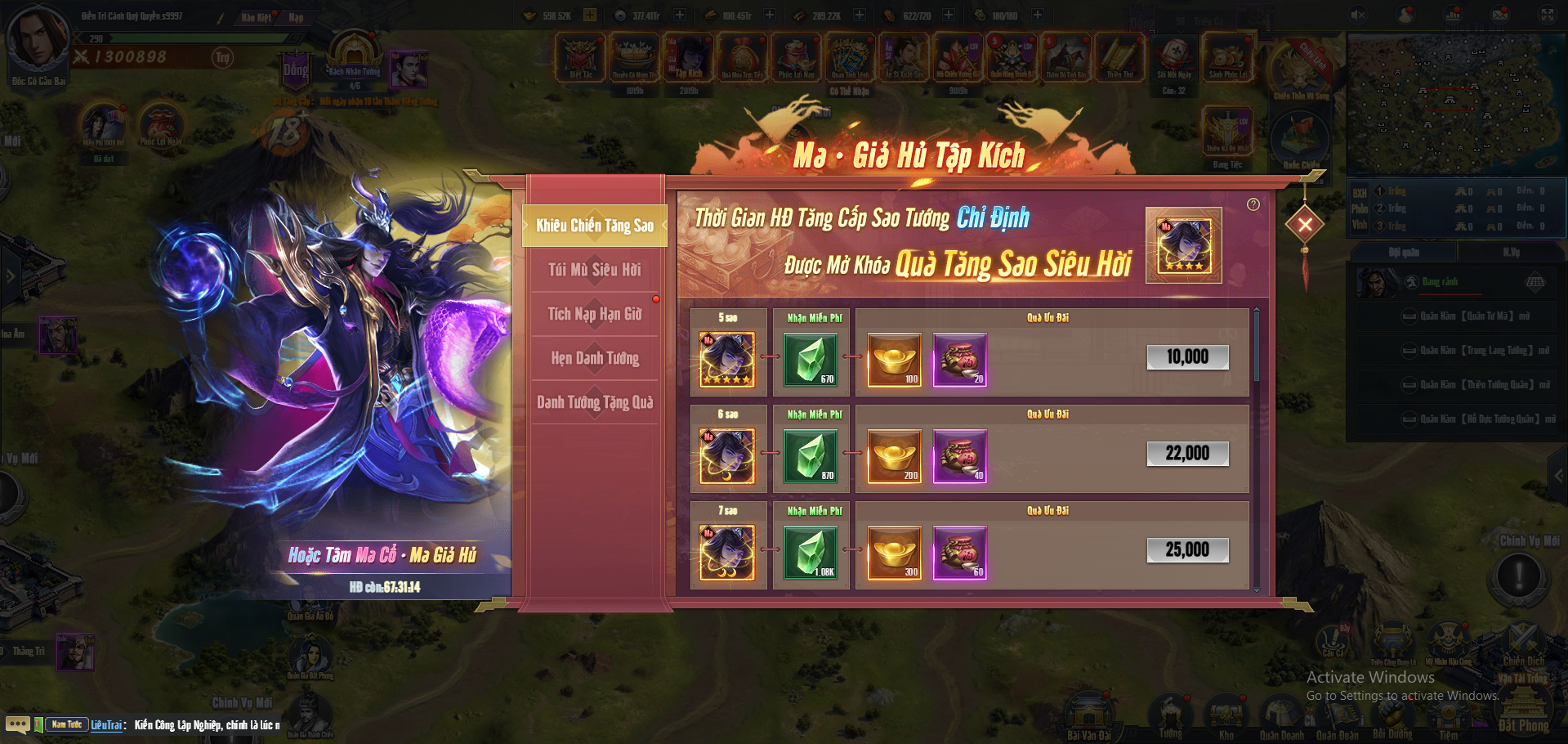Viewport: 1568px width, 744px height.
Task: Open the event help question mark
Action: 1253,204
